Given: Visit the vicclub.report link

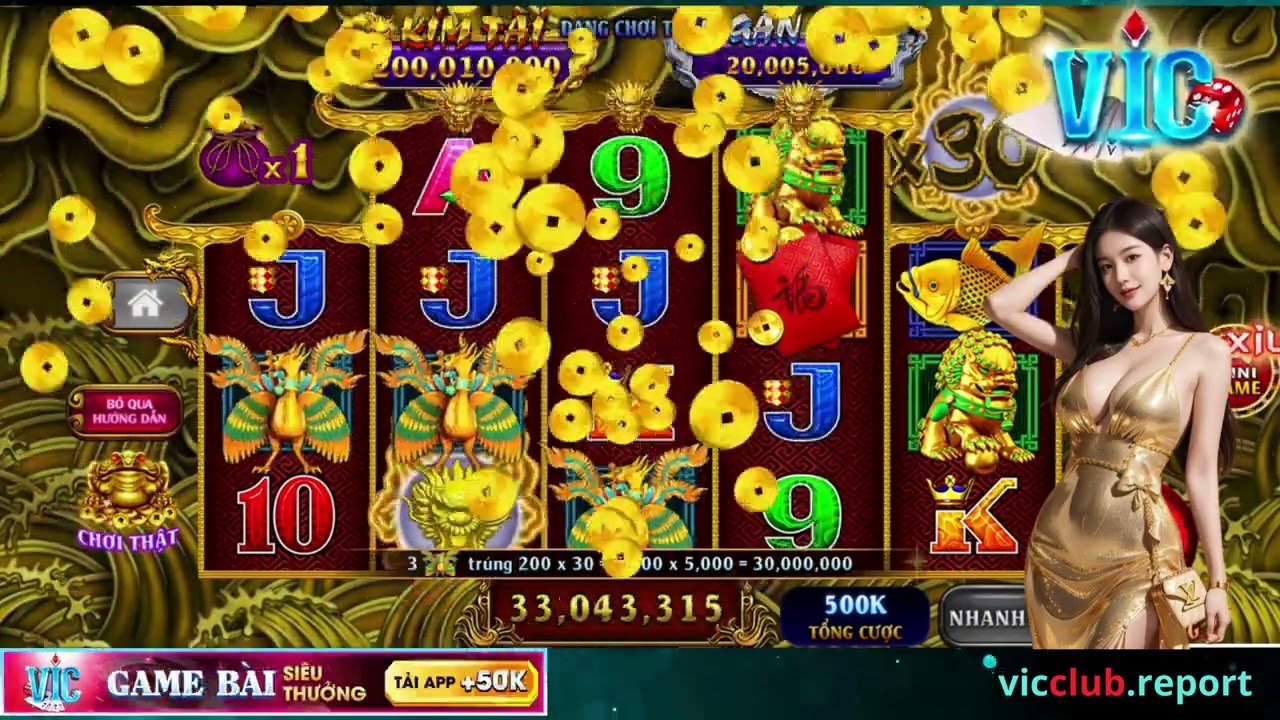Looking at the screenshot, I should tap(1124, 684).
